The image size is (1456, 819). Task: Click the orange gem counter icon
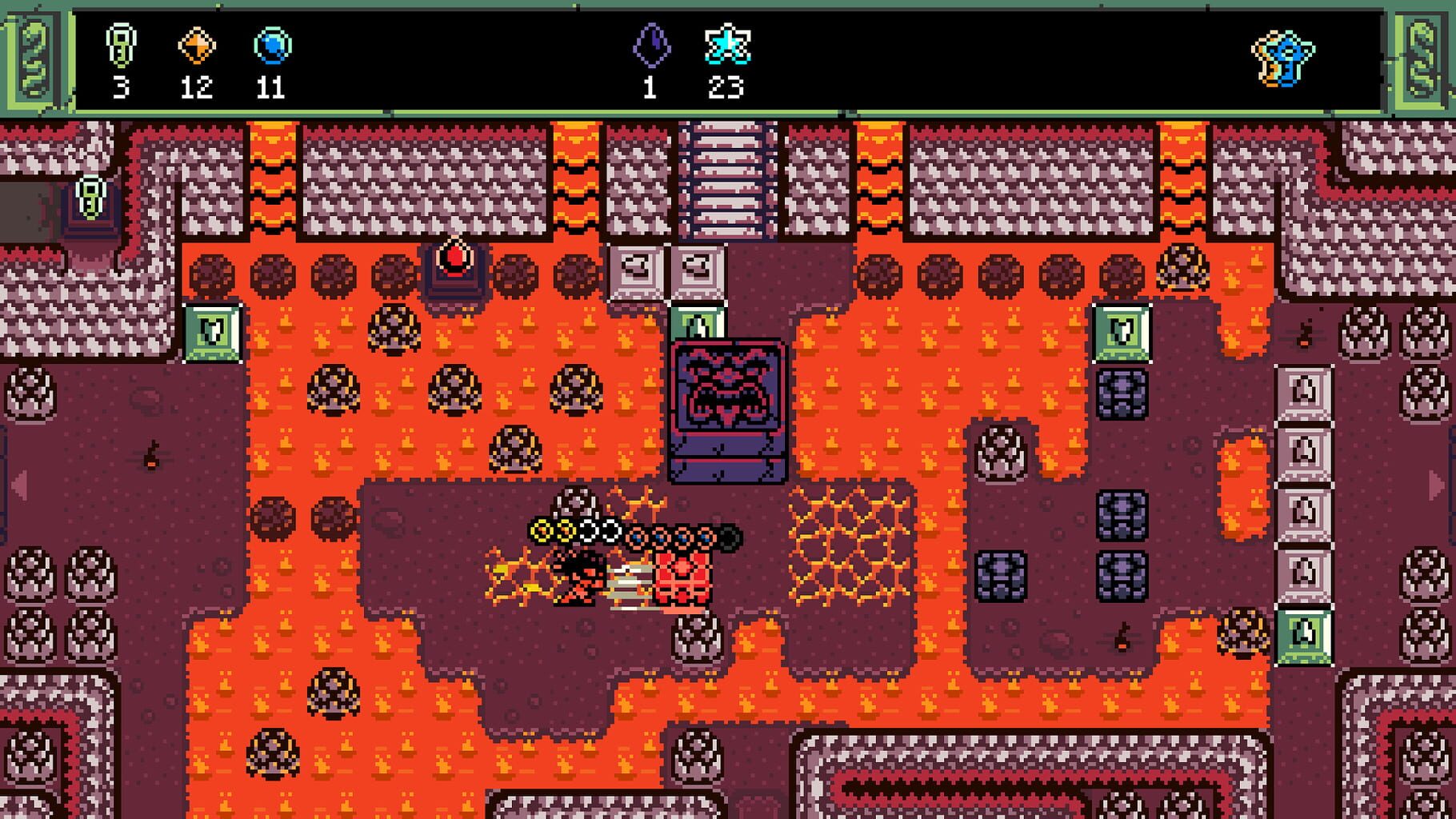196,44
